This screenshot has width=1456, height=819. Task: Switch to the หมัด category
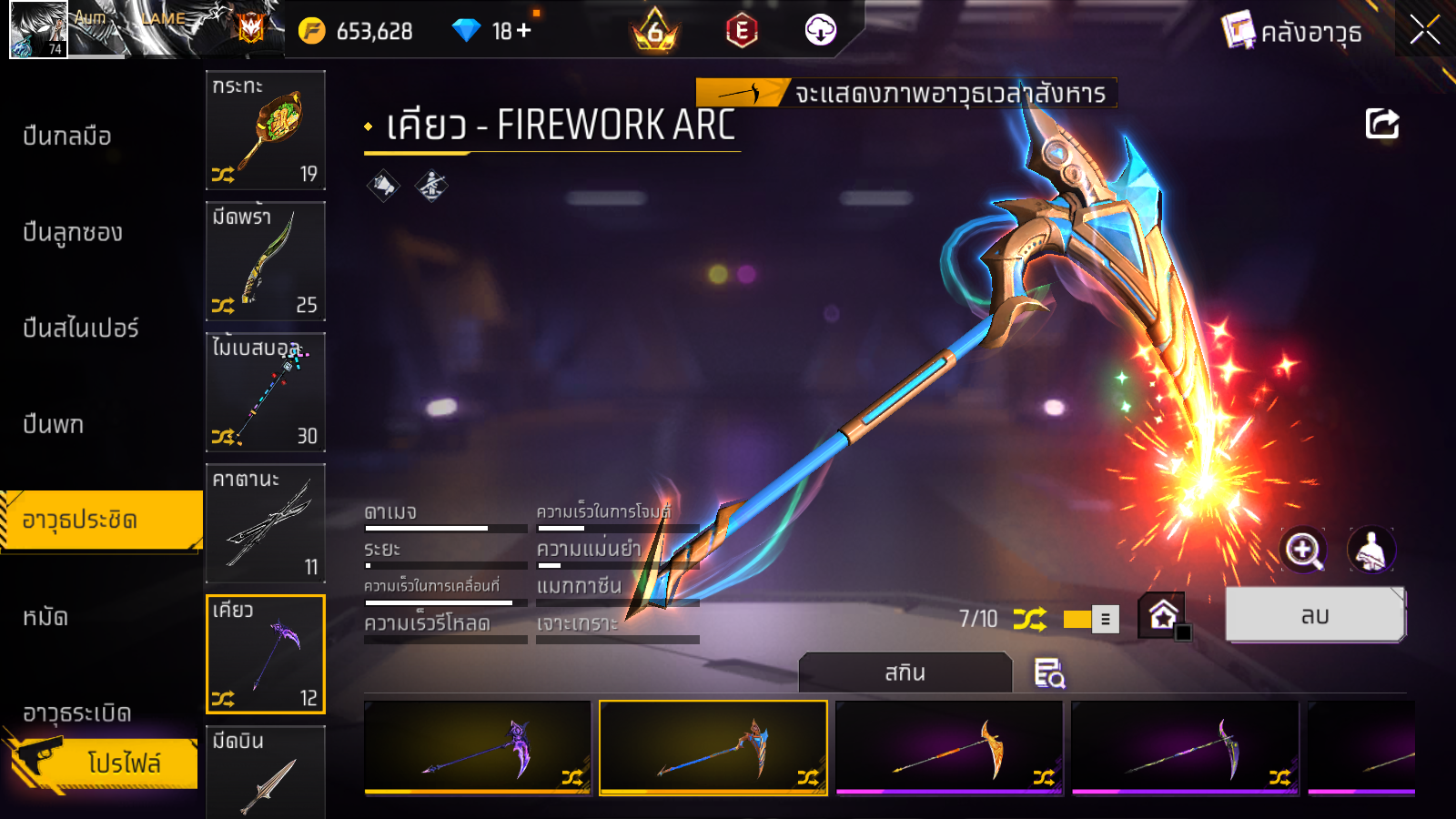point(45,618)
